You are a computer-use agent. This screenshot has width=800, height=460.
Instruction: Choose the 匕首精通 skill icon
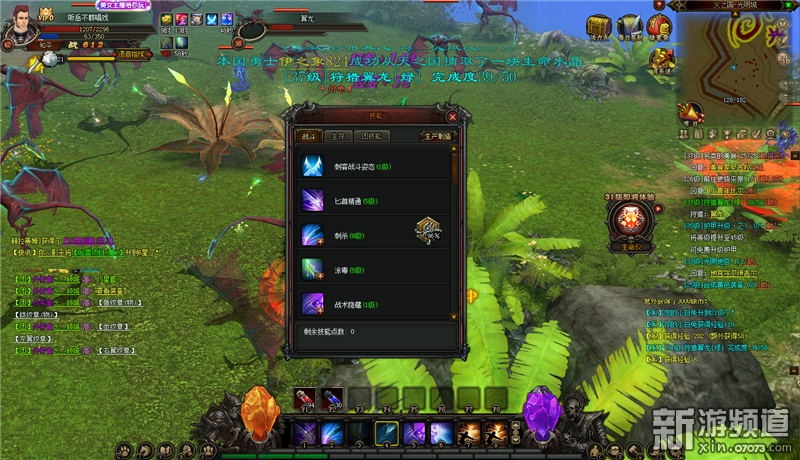[313, 201]
